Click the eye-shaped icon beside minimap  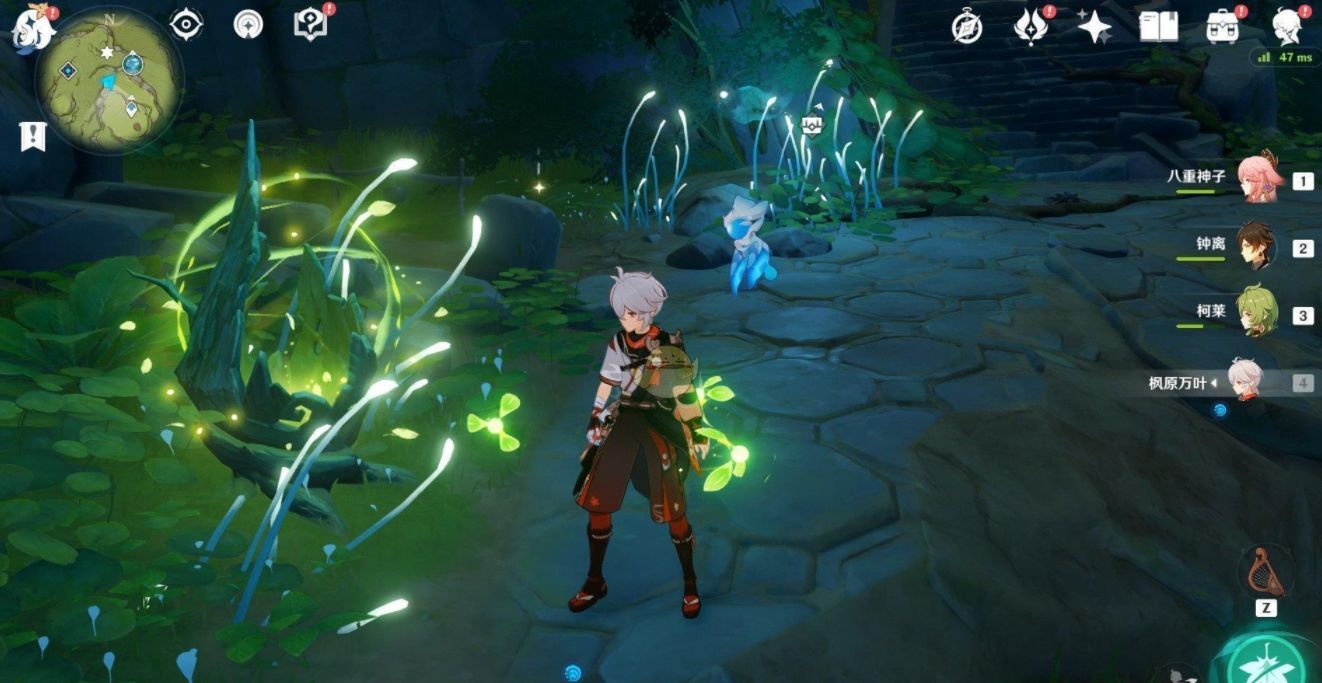(x=186, y=24)
